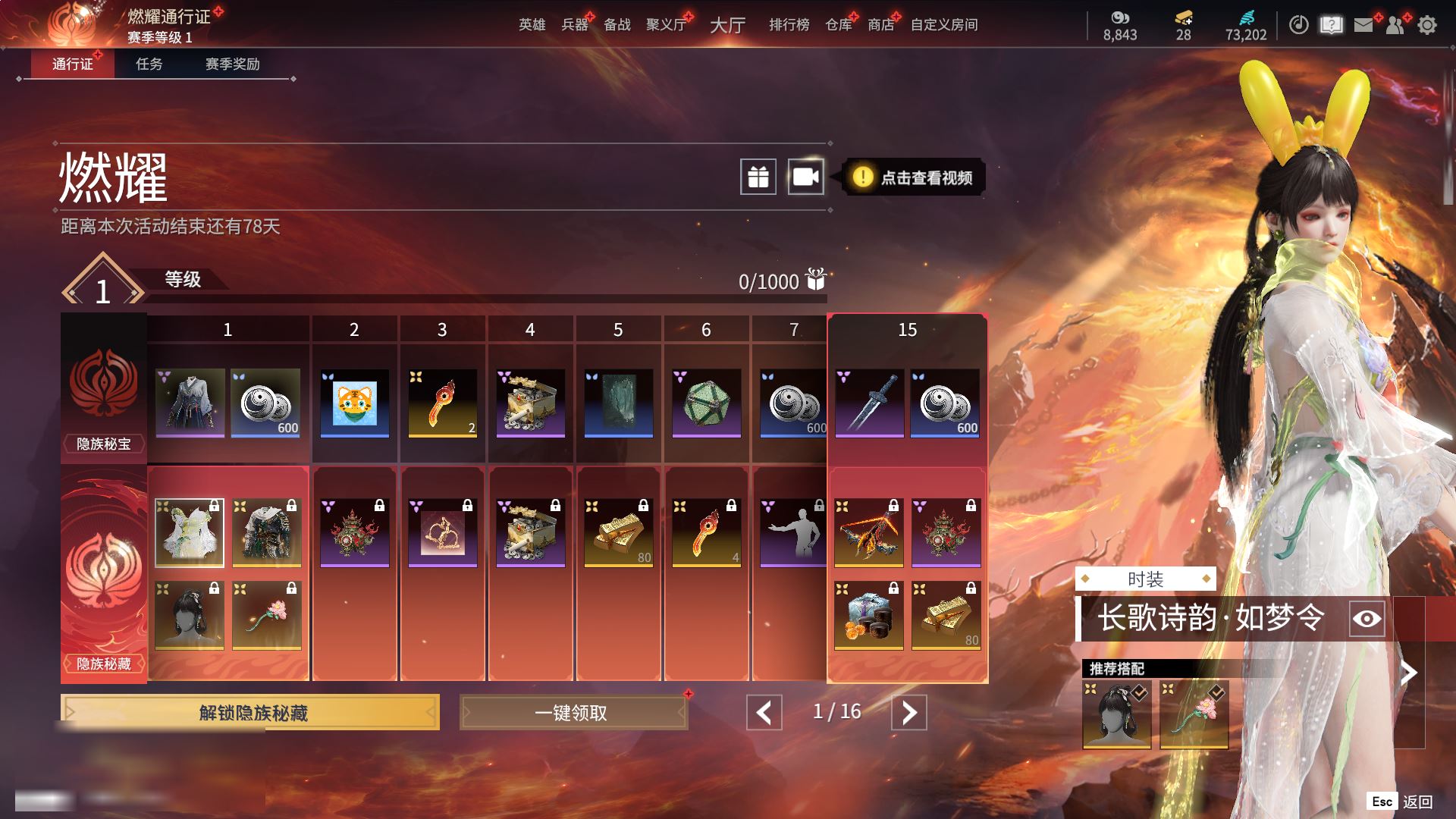Select the tiger avatar reward at level 2
Screen dimensions: 1456x819
(354, 403)
